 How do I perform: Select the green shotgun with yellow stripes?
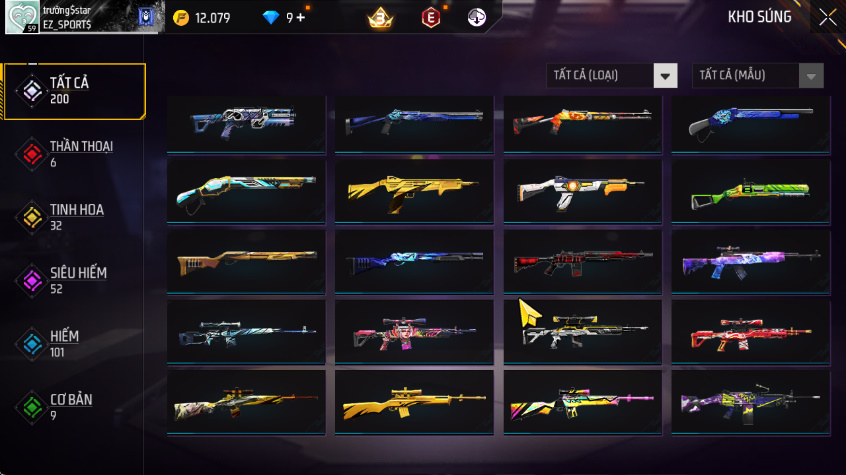[750, 190]
